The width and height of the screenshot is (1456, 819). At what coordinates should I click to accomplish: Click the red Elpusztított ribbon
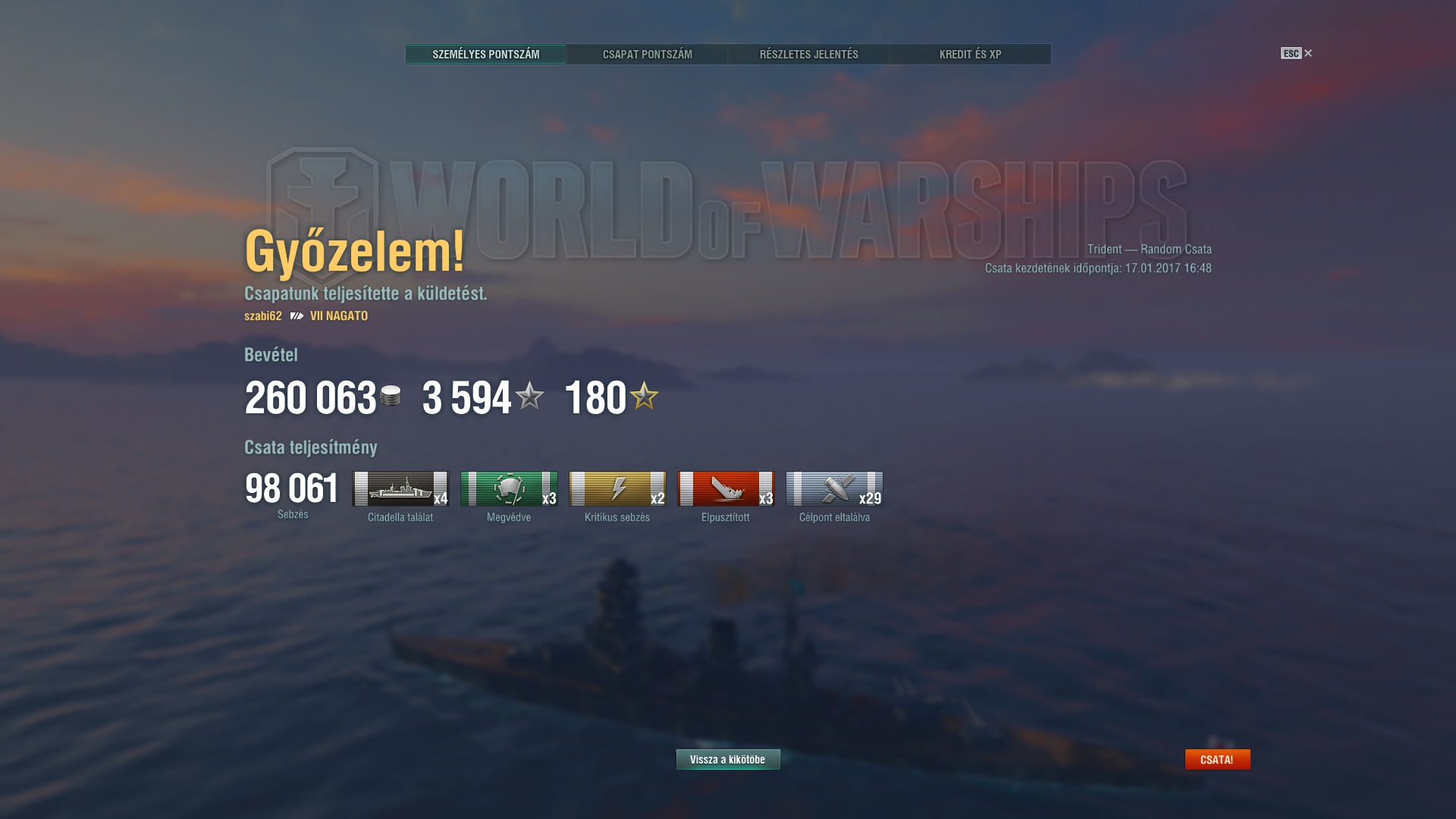(x=726, y=489)
